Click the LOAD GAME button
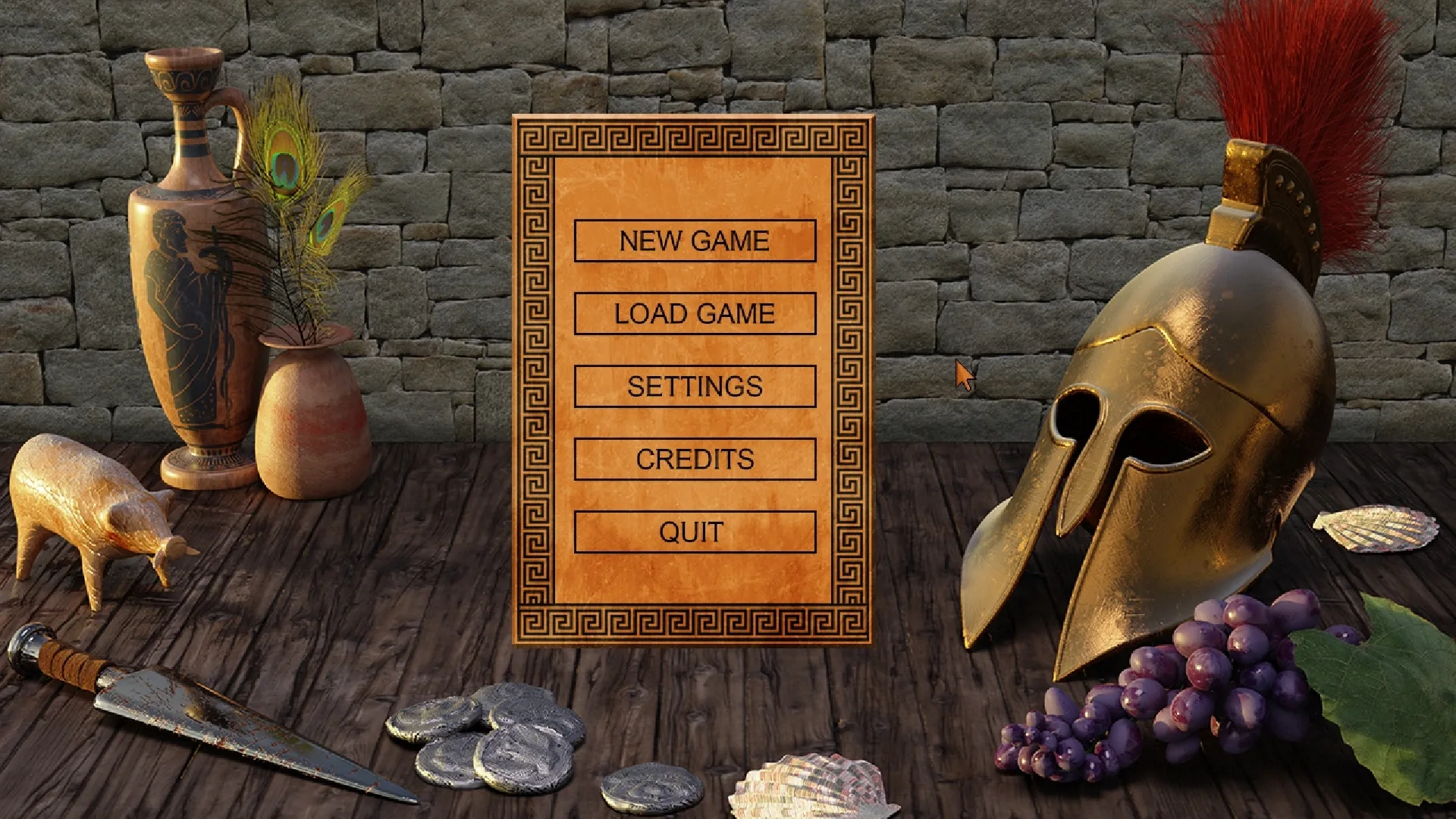 click(x=695, y=313)
